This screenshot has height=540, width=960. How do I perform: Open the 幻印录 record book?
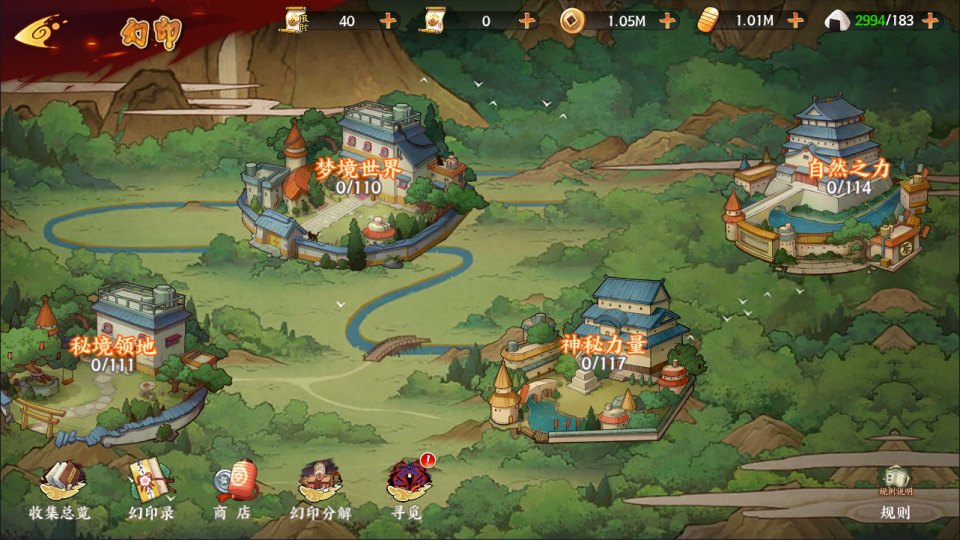tap(151, 492)
